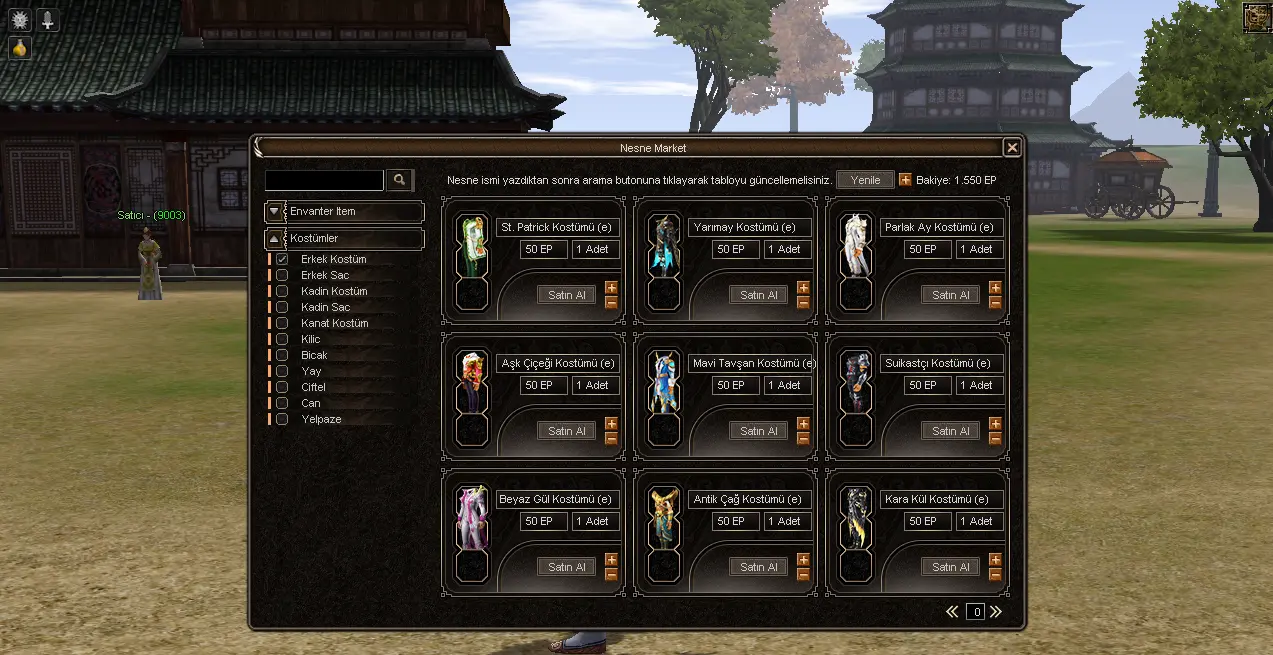
Task: Enable the Kanat Kostüm filter
Action: click(x=282, y=323)
